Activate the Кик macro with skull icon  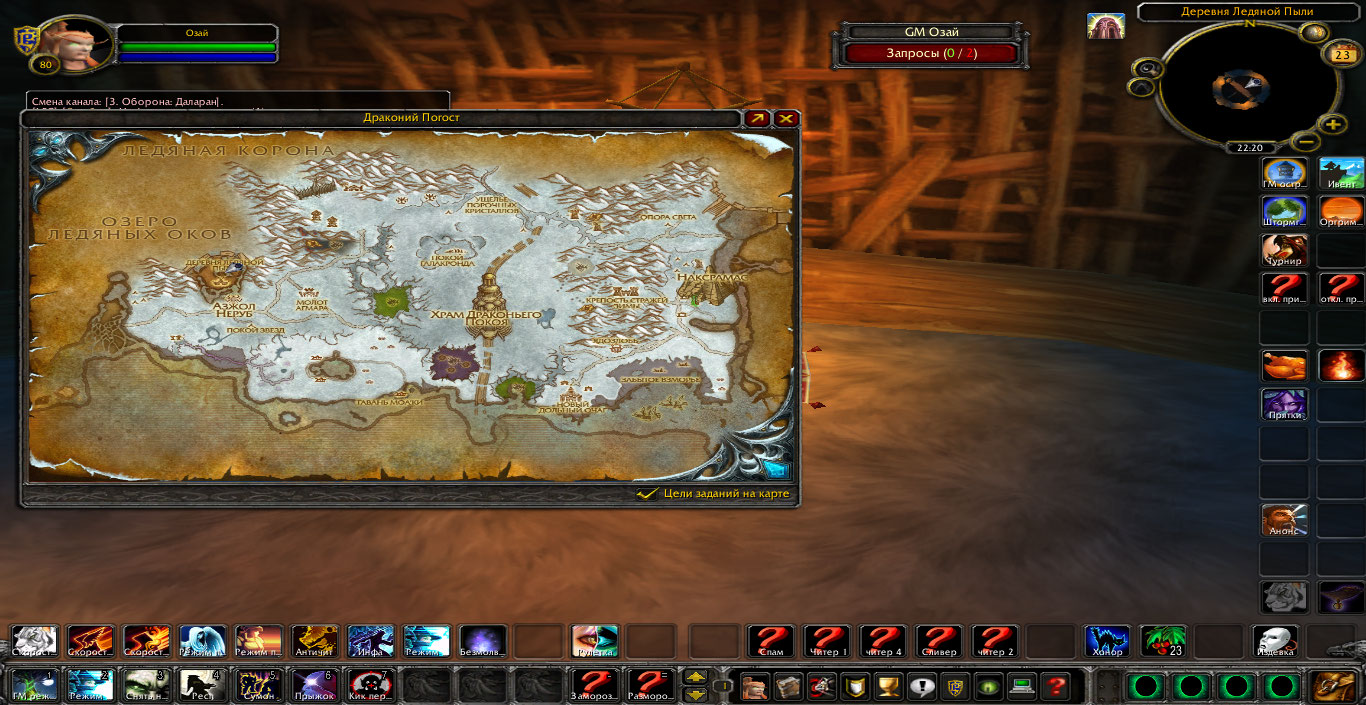(370, 686)
